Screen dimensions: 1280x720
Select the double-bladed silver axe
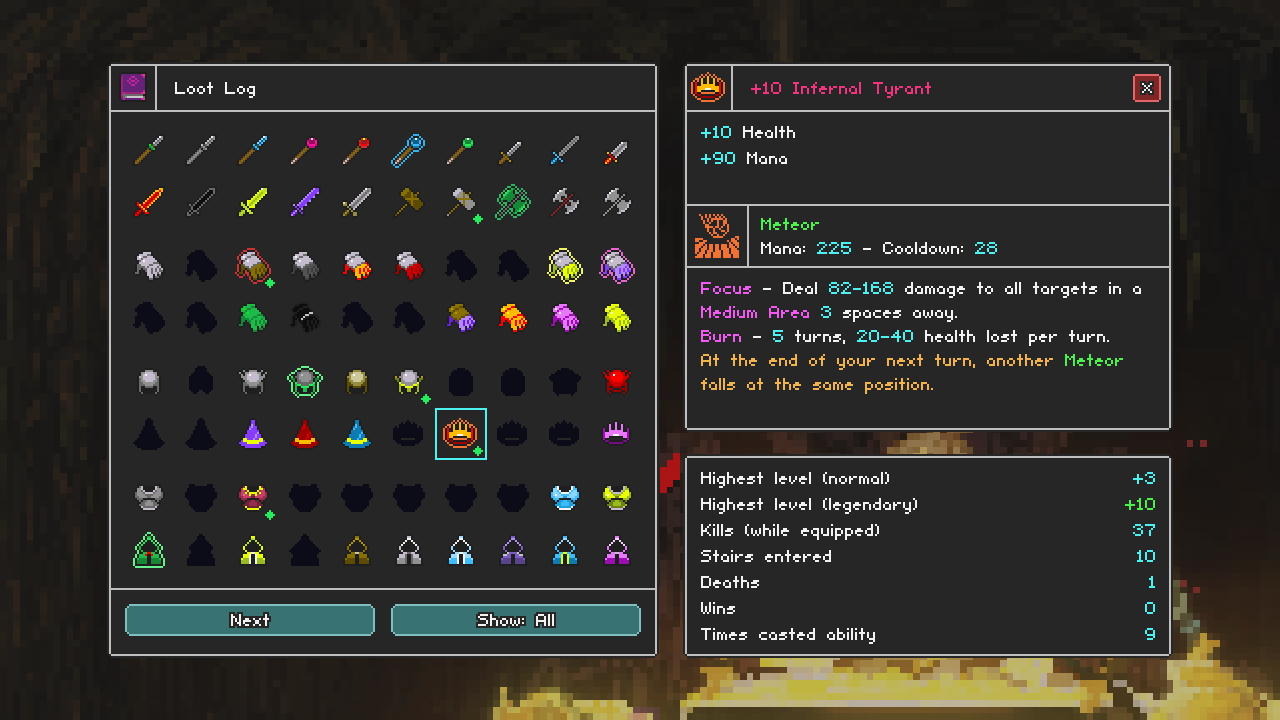[617, 203]
